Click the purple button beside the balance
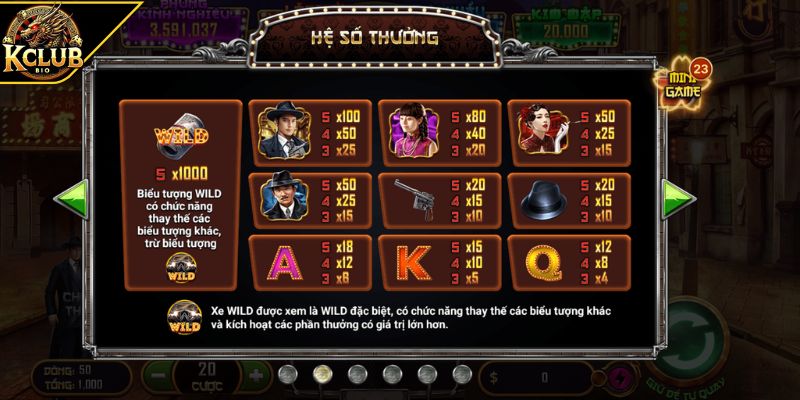800x400 pixels. pos(622,378)
